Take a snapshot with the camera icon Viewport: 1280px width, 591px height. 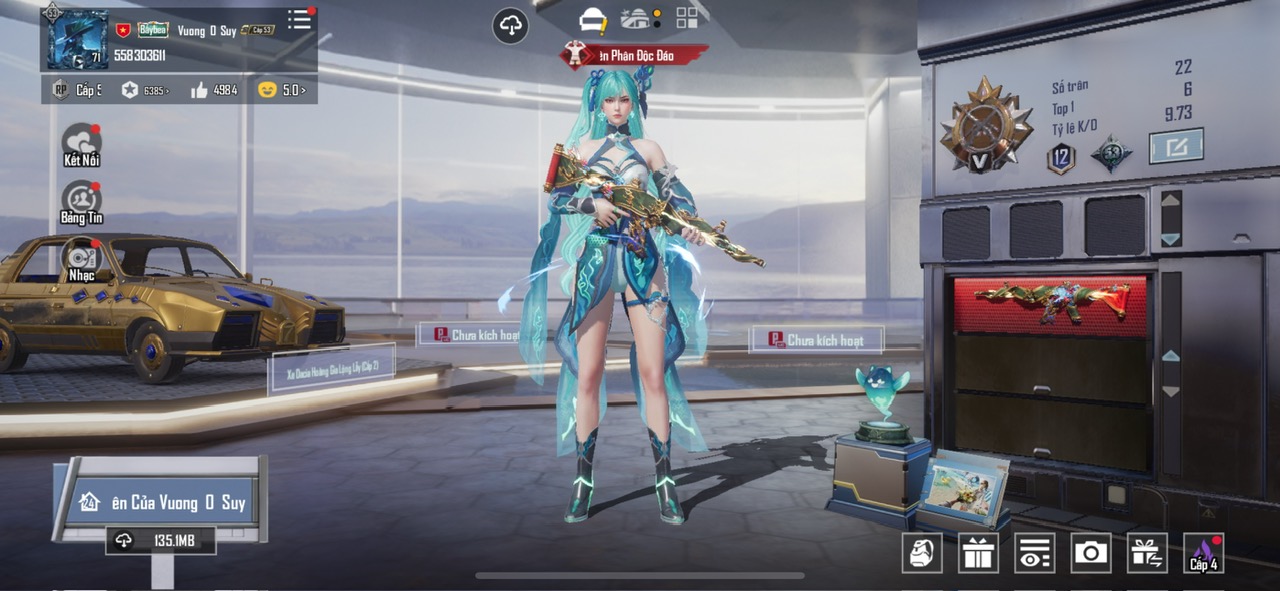[x=1091, y=552]
